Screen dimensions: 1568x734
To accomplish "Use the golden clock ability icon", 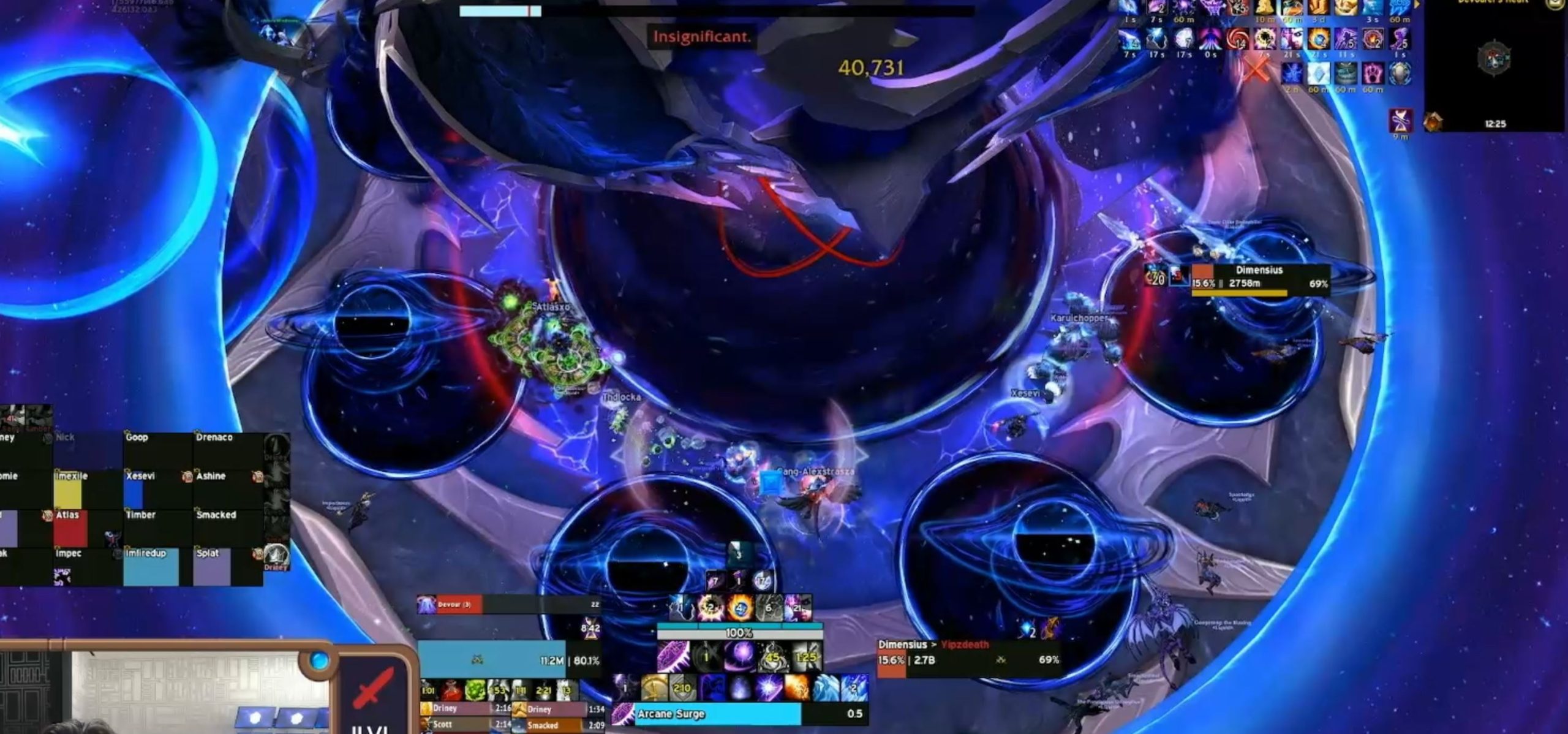I will point(654,687).
